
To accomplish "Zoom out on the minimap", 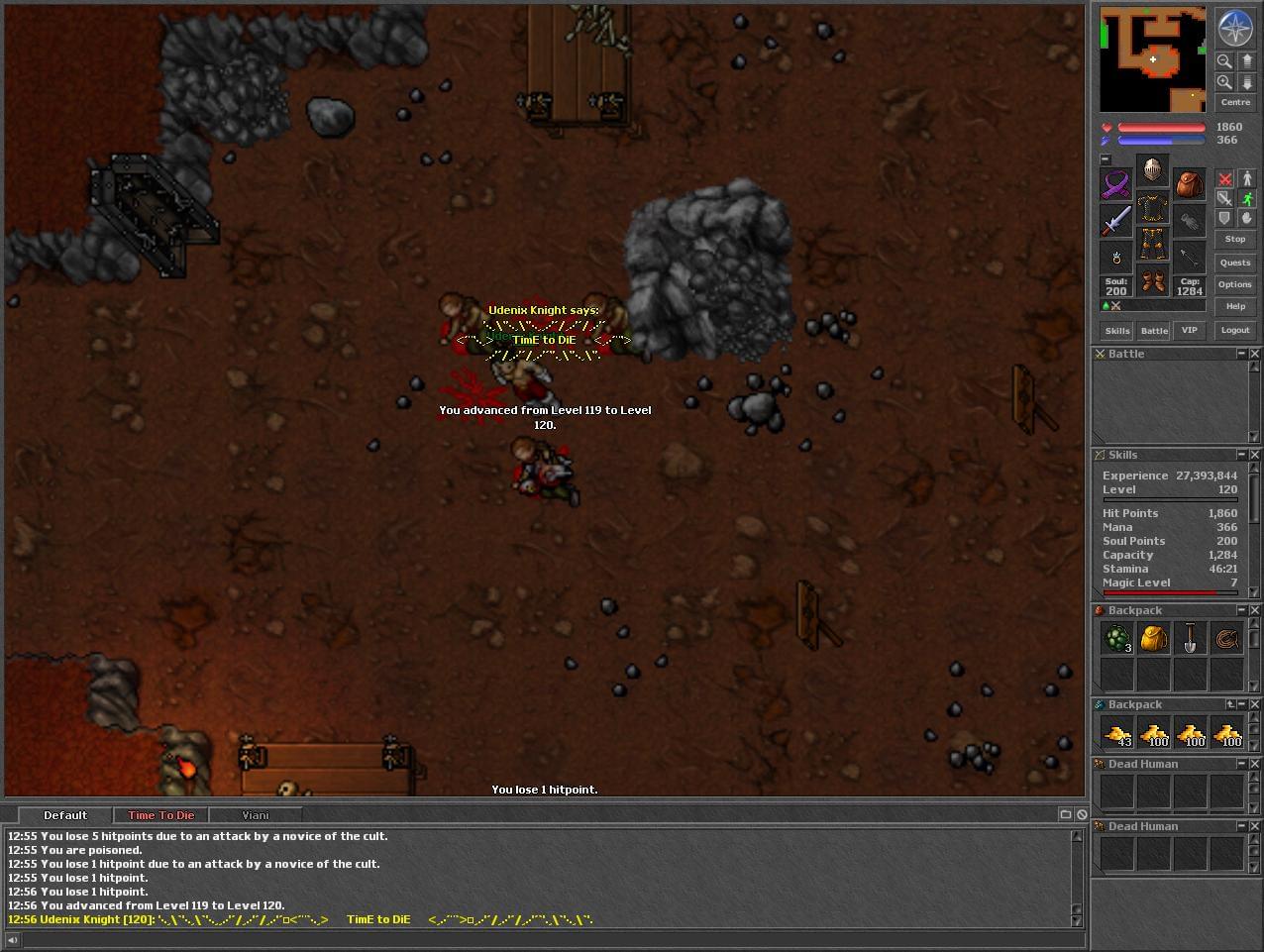I will point(1224,61).
